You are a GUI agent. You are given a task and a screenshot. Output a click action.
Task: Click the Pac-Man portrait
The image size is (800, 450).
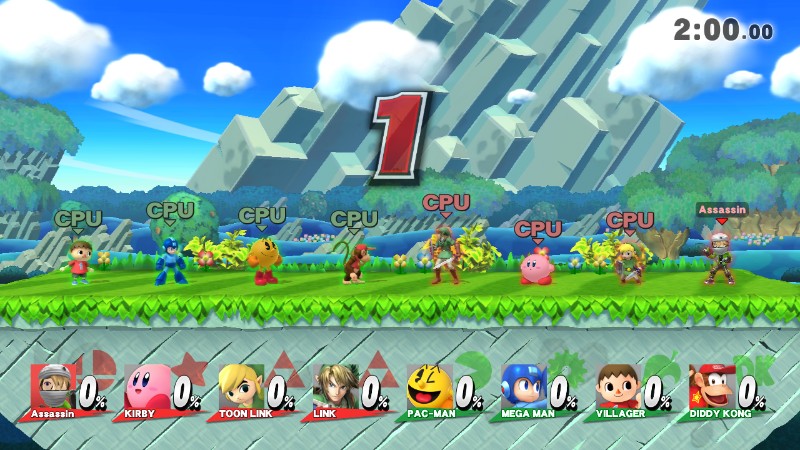[428, 385]
